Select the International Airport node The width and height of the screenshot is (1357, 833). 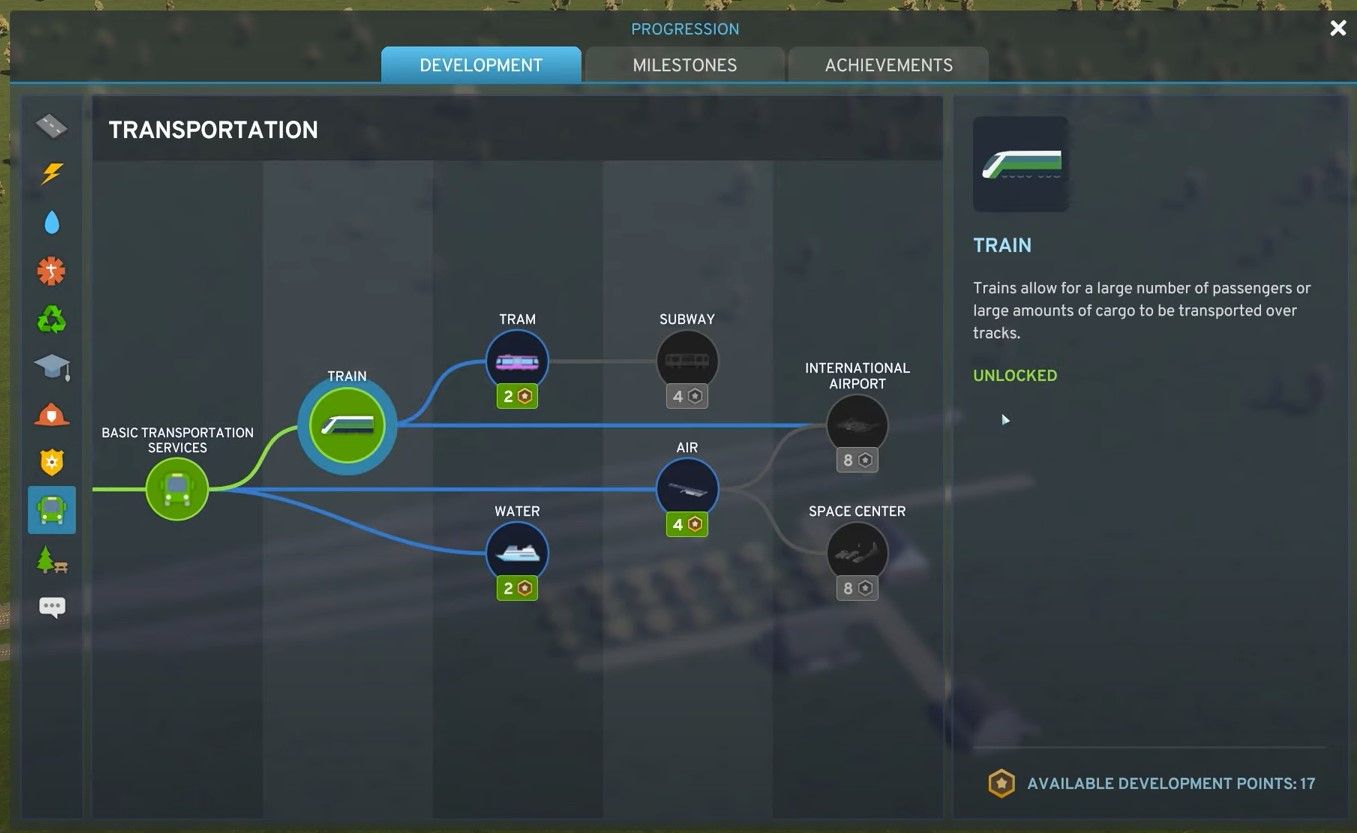(857, 423)
